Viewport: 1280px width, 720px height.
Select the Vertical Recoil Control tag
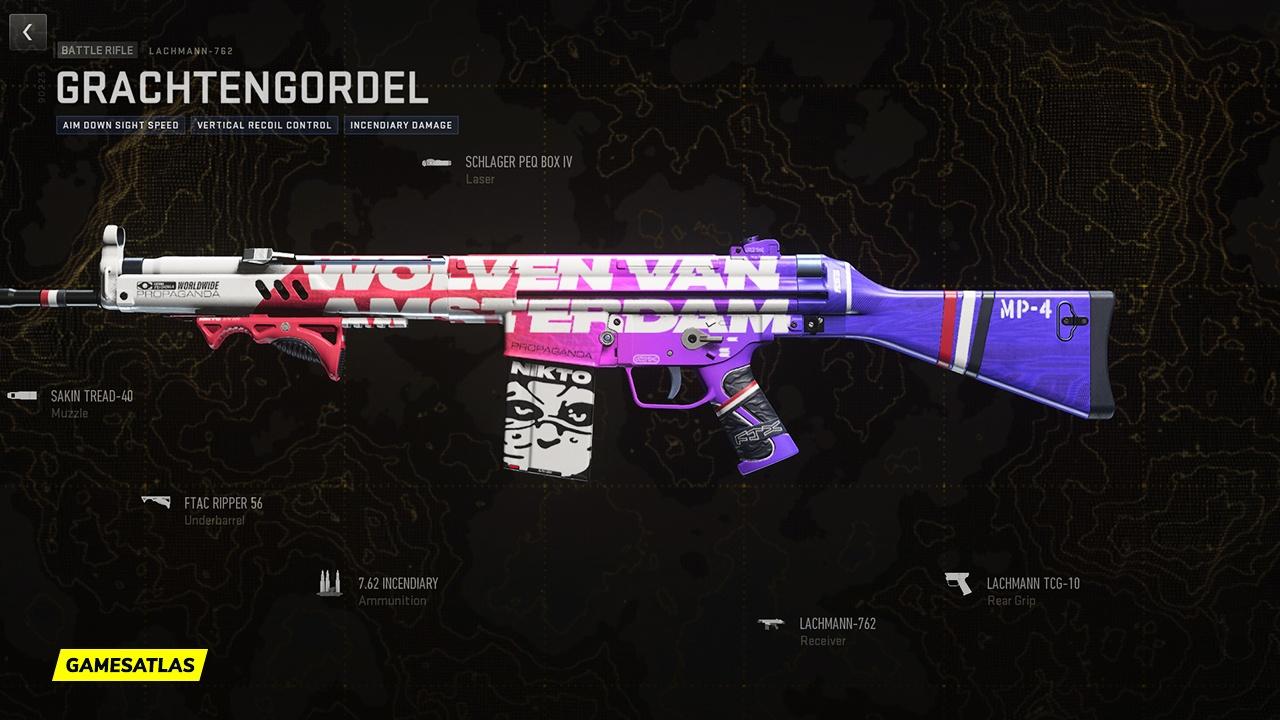pos(264,125)
